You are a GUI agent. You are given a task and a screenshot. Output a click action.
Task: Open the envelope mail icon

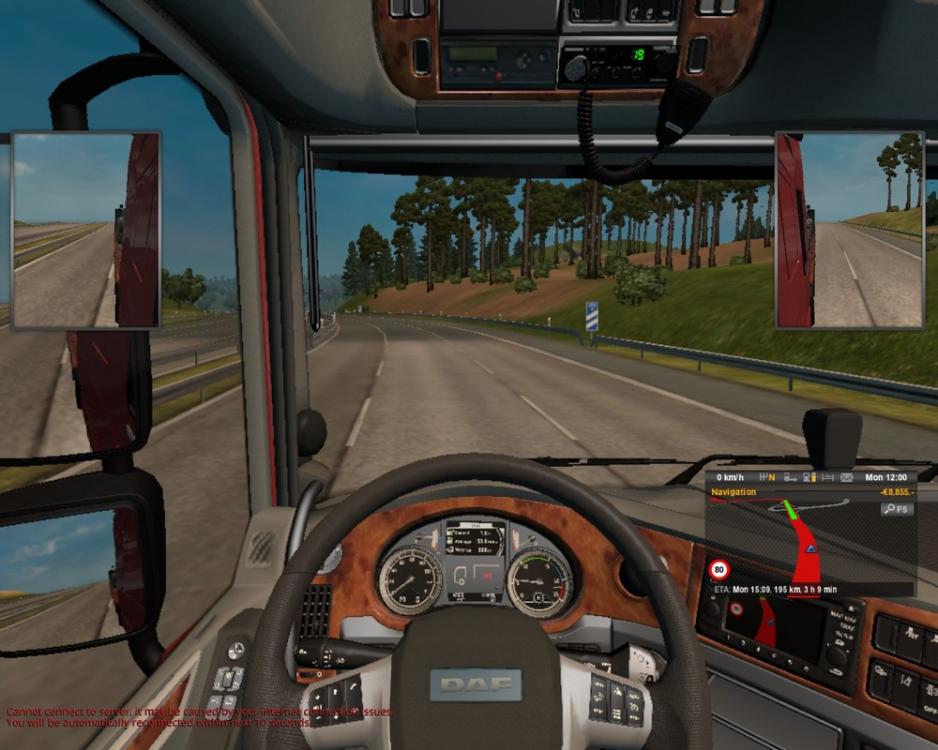pos(846,477)
